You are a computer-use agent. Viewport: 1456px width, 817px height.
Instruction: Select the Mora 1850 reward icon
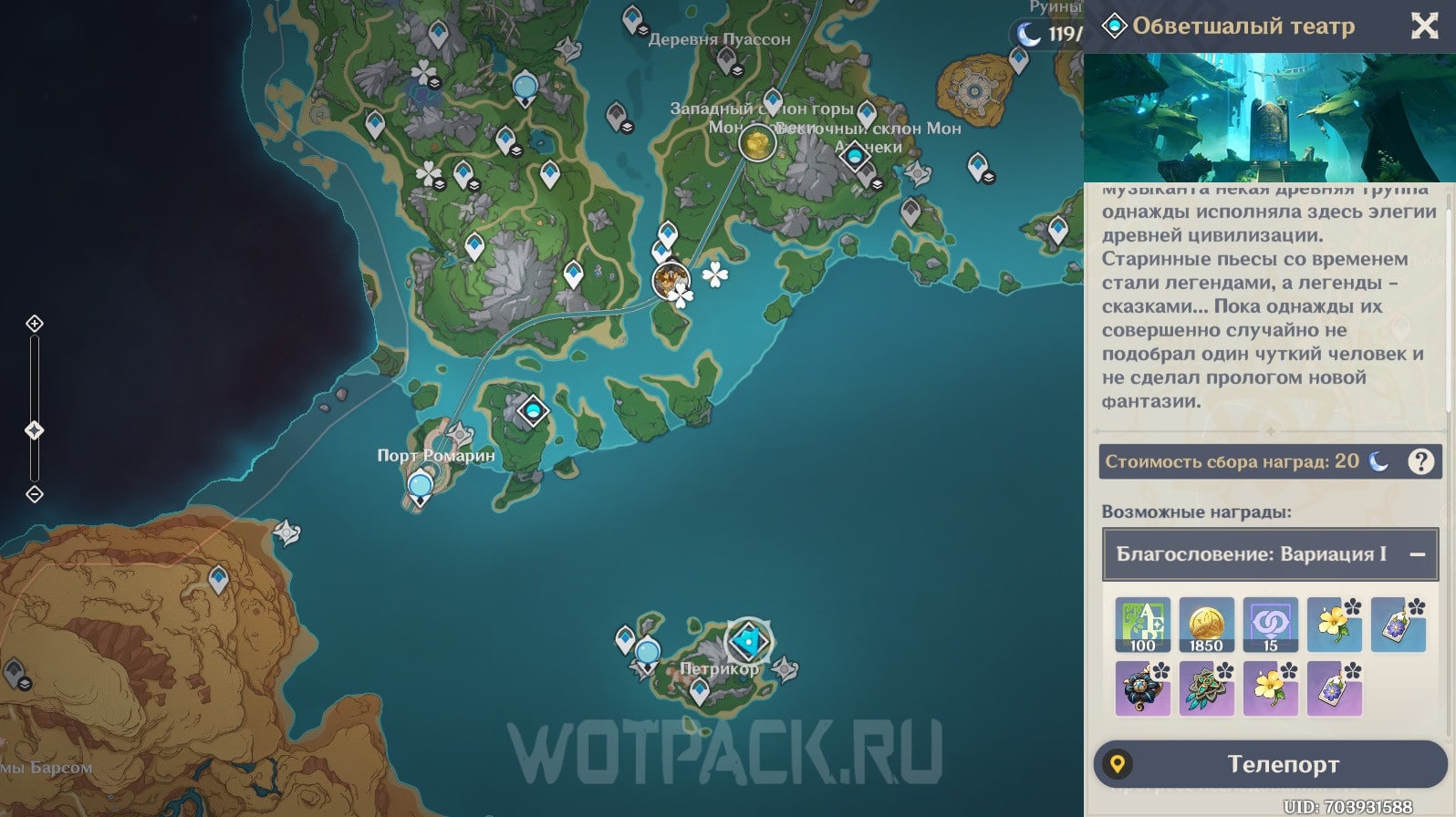click(1206, 625)
